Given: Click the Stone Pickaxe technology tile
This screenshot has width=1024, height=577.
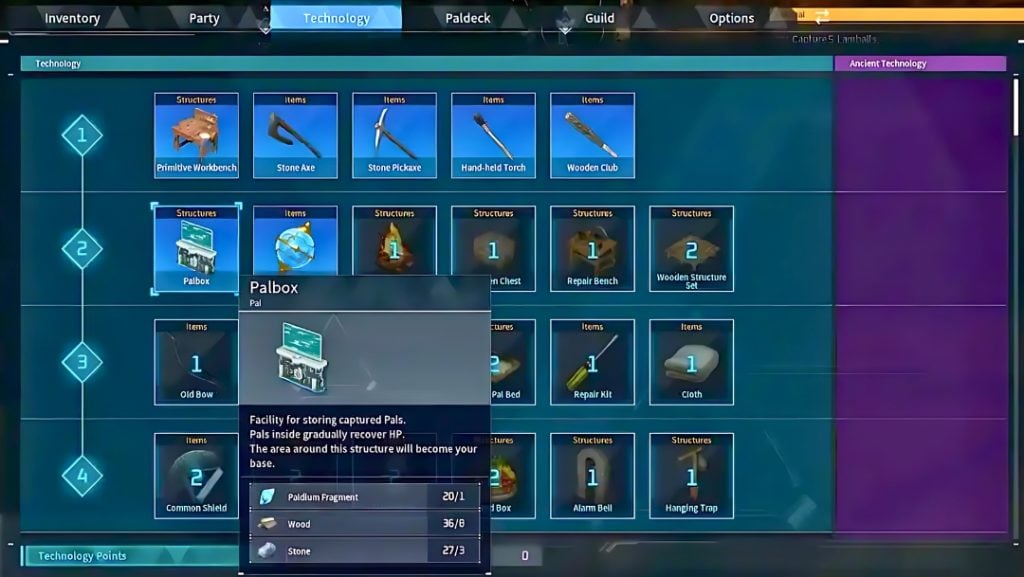Looking at the screenshot, I should click(x=394, y=135).
